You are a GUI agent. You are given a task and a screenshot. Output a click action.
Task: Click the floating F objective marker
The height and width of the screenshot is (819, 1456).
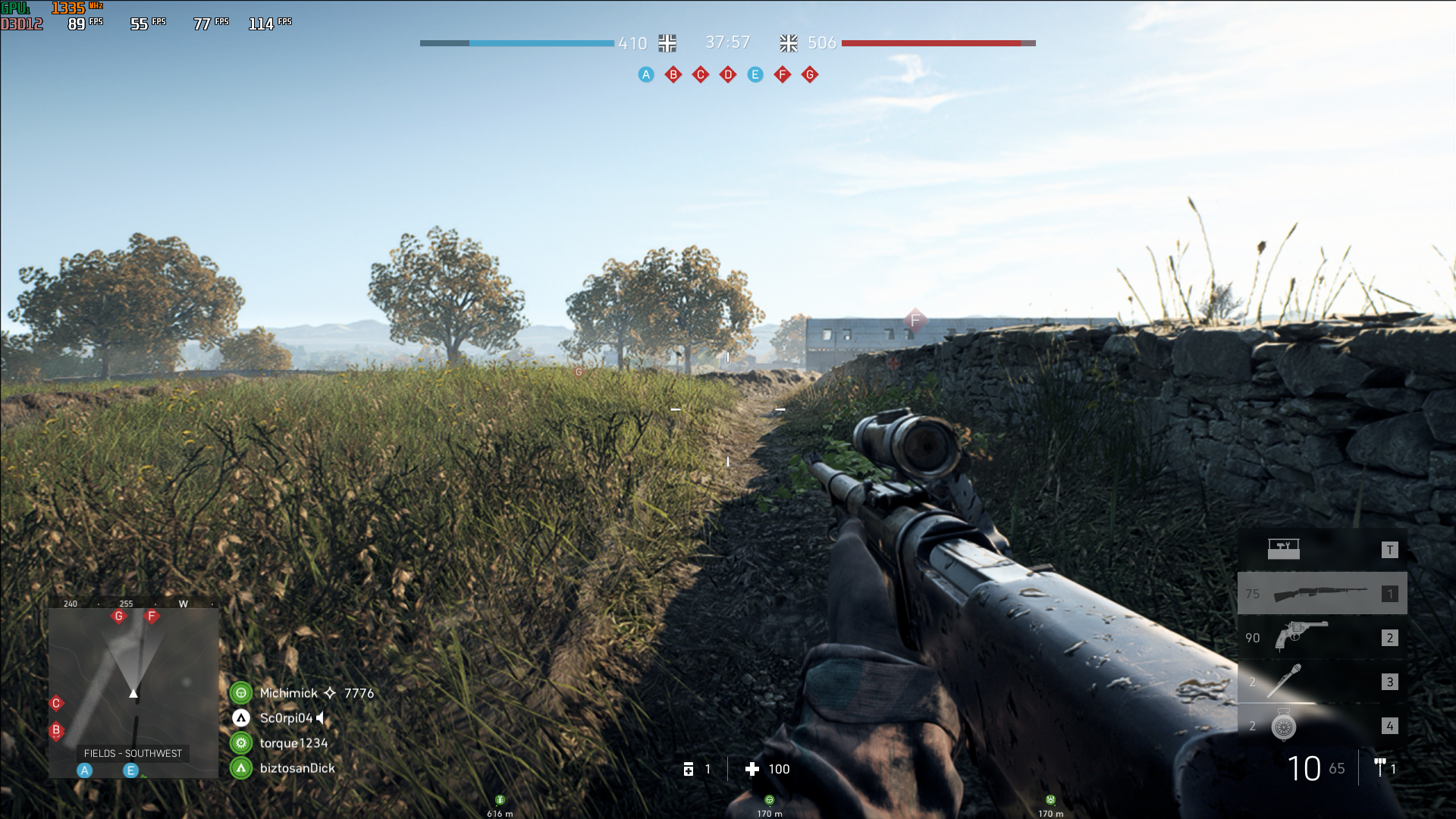(x=915, y=321)
